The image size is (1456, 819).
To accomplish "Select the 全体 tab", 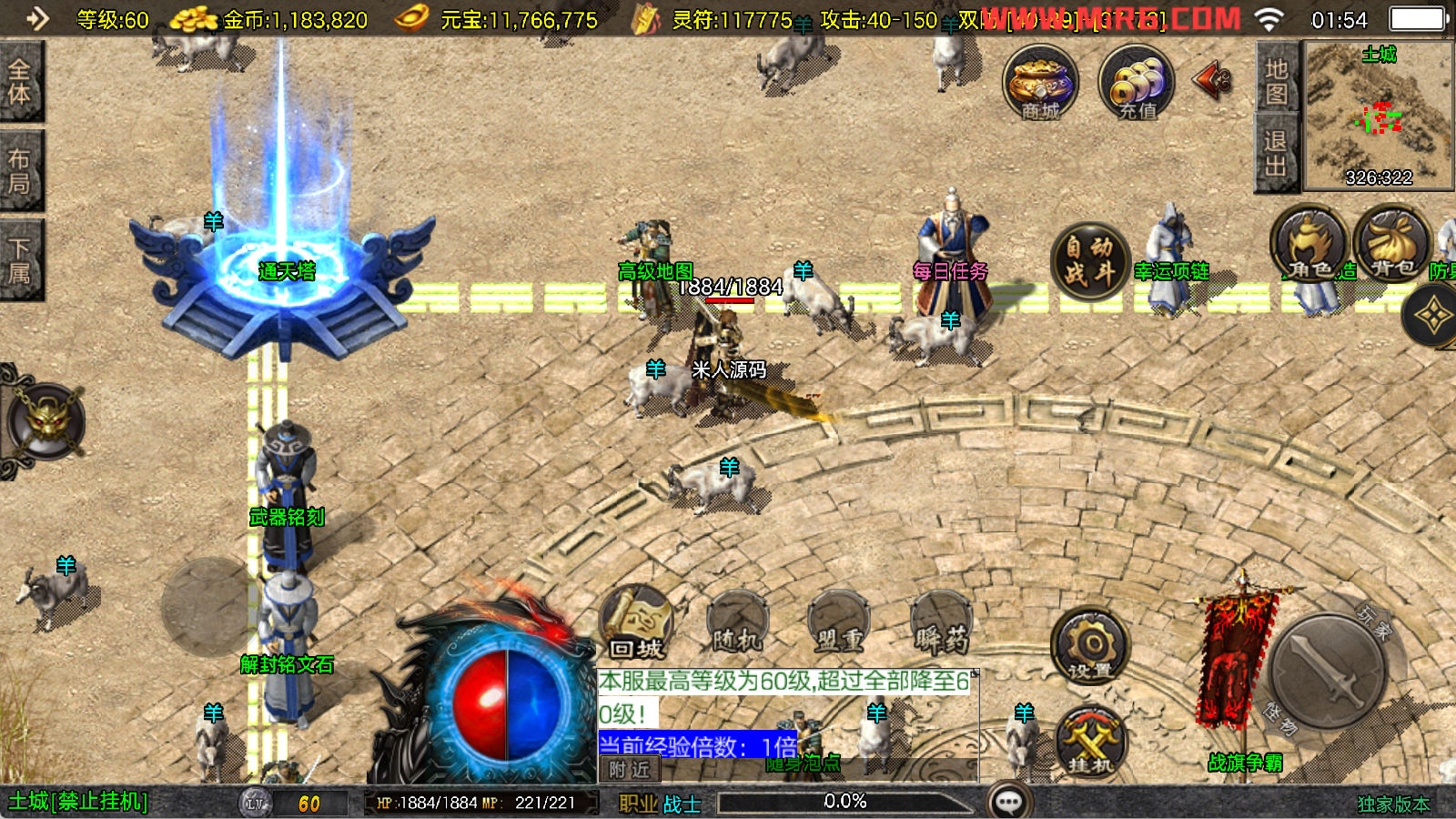I will (x=20, y=82).
